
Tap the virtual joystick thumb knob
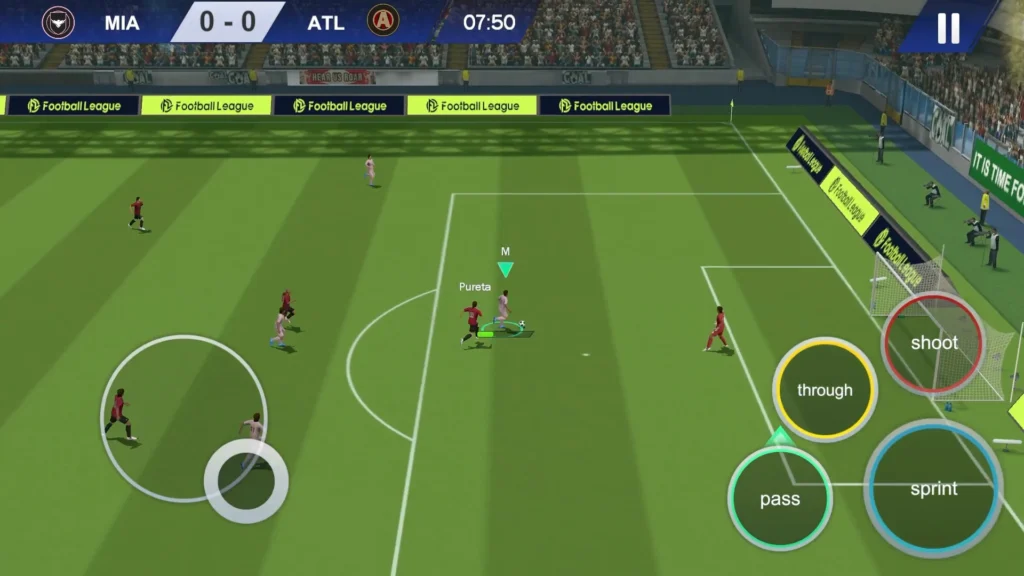coord(246,481)
